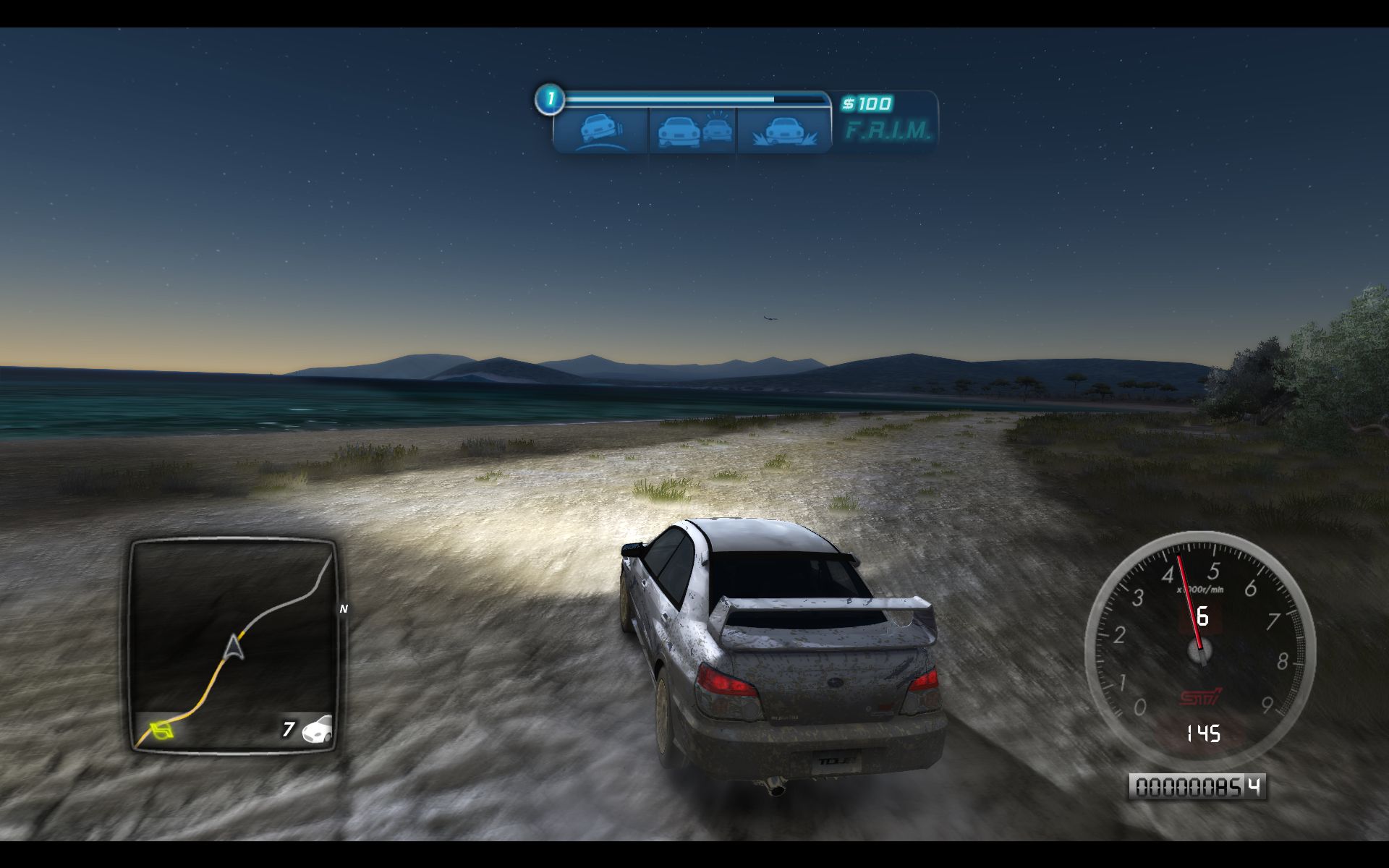
Task: Click the yellow destination marker on minimap
Action: (161, 731)
